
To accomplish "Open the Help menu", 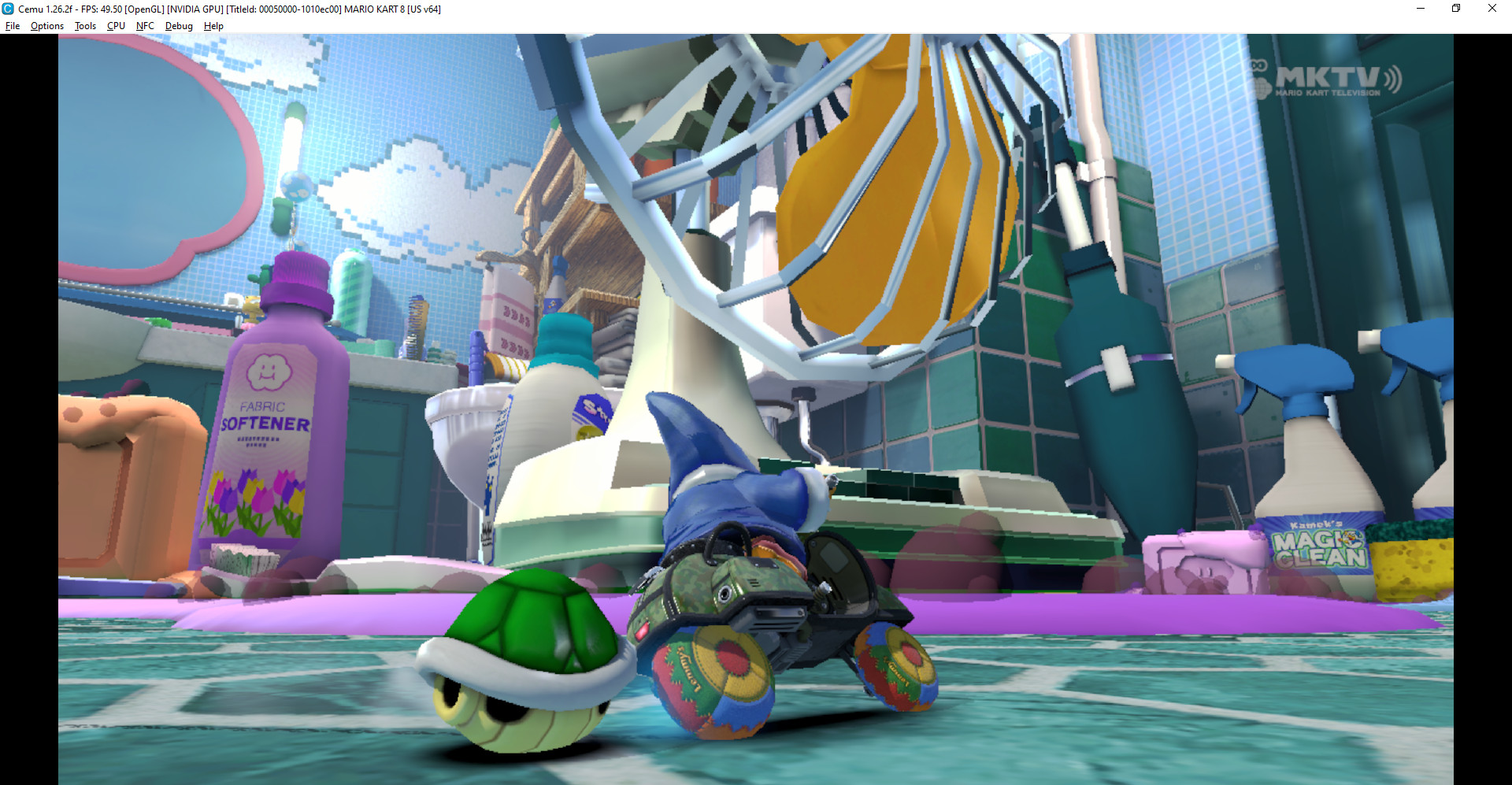I will coord(212,25).
